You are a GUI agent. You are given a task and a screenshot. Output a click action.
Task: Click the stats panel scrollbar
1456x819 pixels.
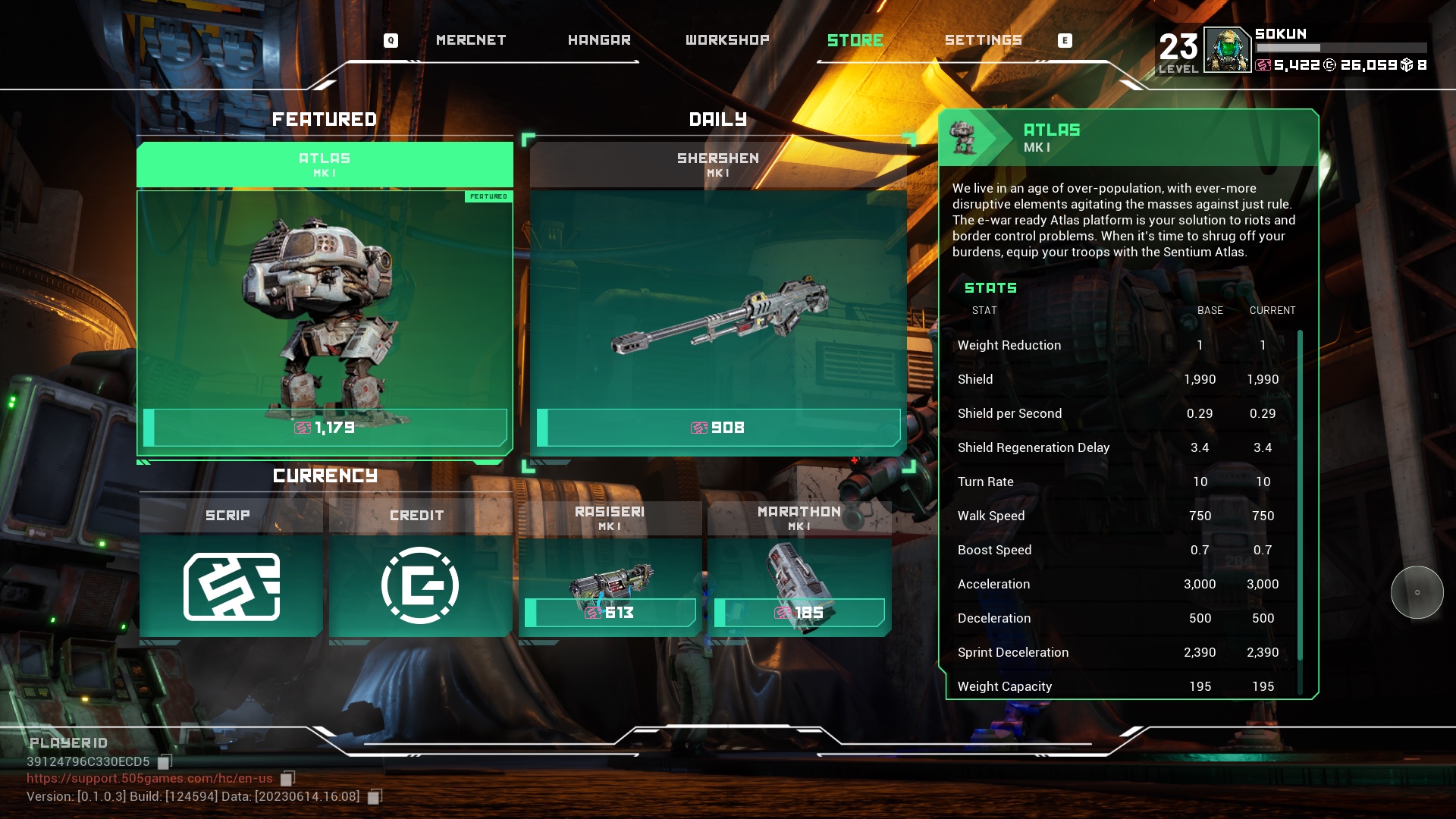1300,500
